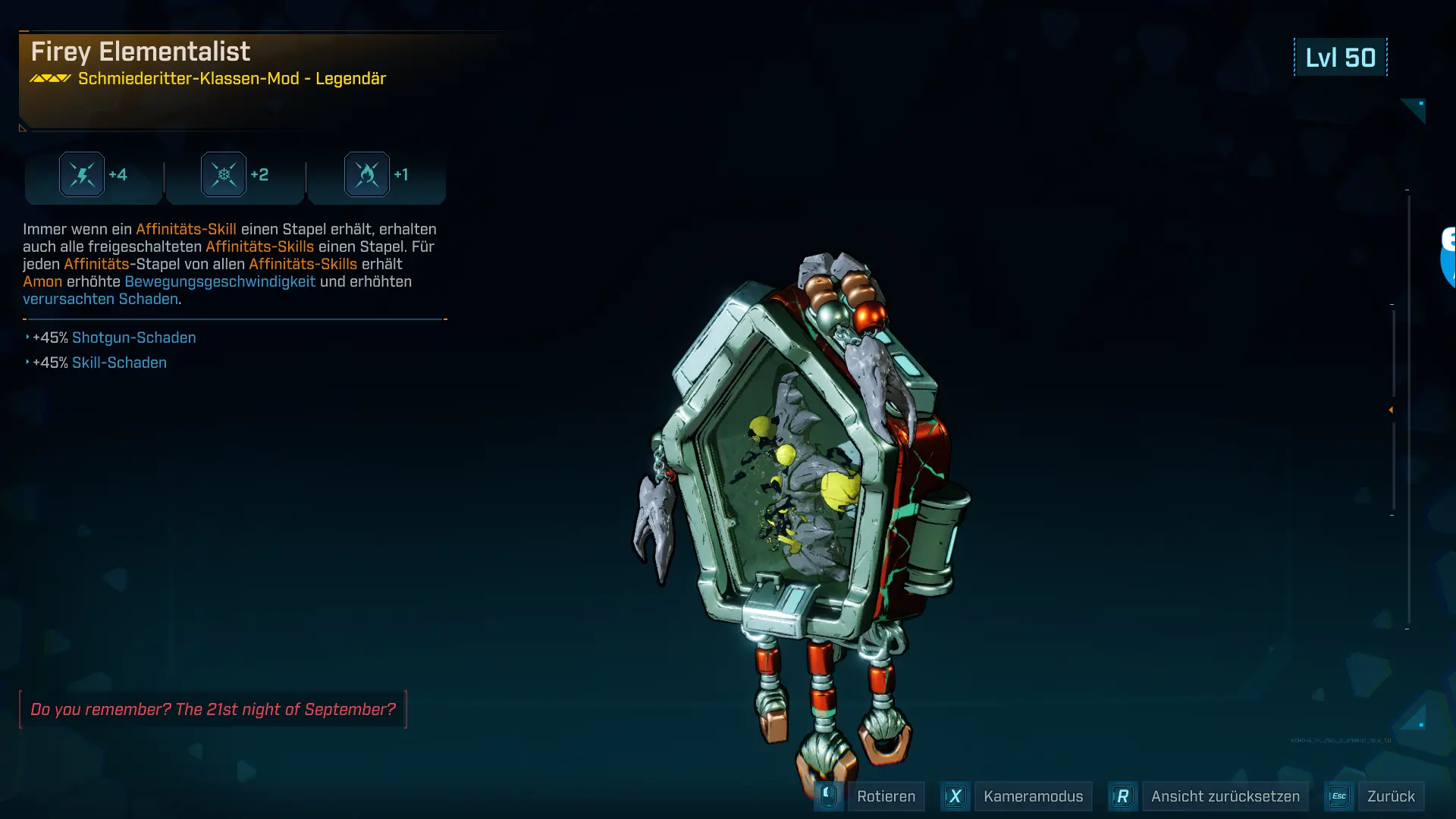Click the Rotieren button
Viewport: 1456px width, 819px height.
click(885, 796)
